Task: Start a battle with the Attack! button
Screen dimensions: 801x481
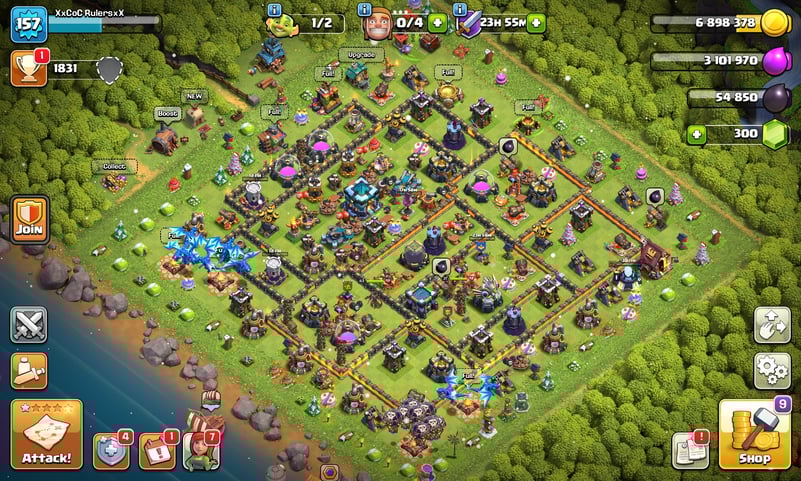Action: click(x=46, y=434)
